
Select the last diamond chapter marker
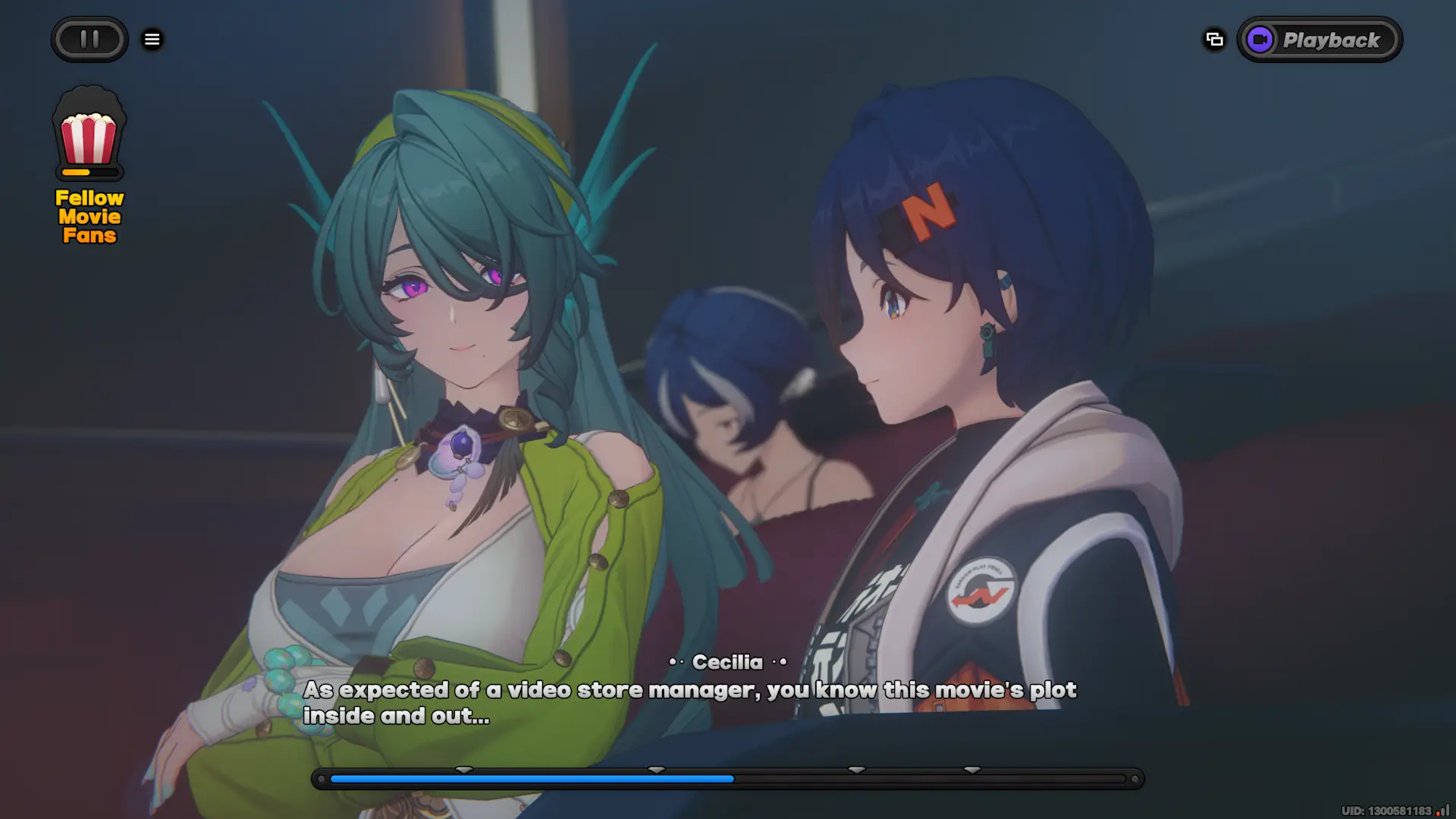pyautogui.click(x=971, y=769)
